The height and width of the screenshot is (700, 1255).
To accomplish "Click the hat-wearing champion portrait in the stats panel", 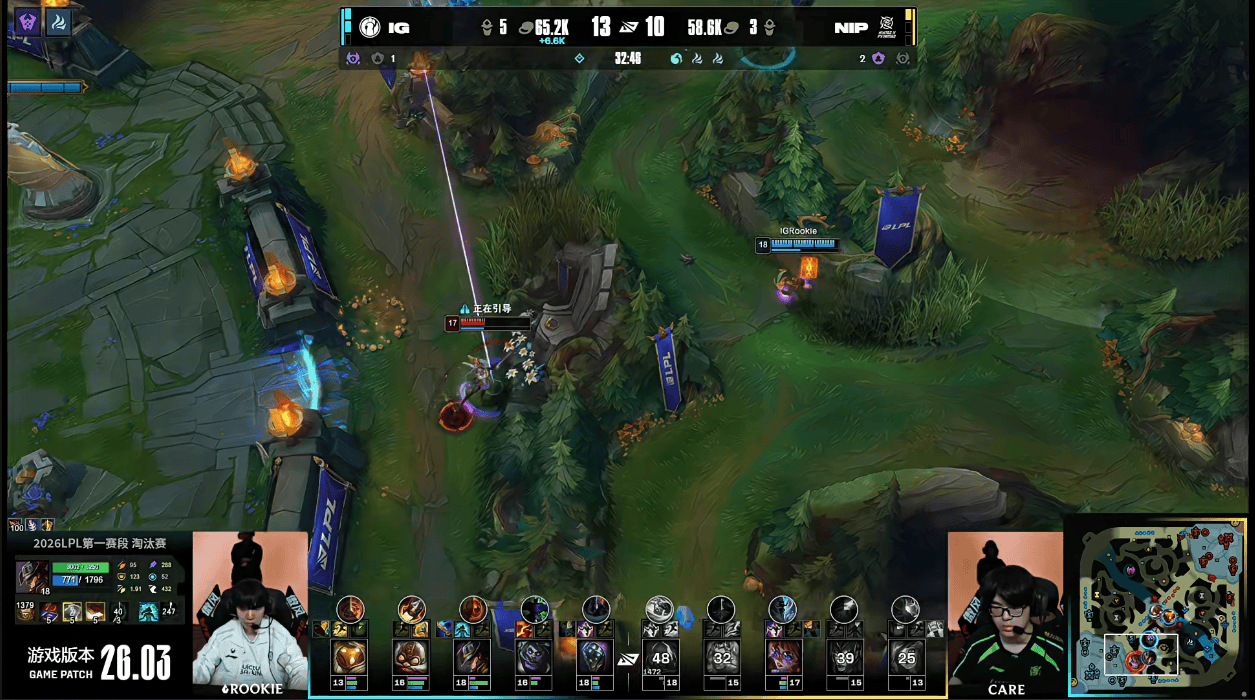I will pyautogui.click(x=30, y=577).
